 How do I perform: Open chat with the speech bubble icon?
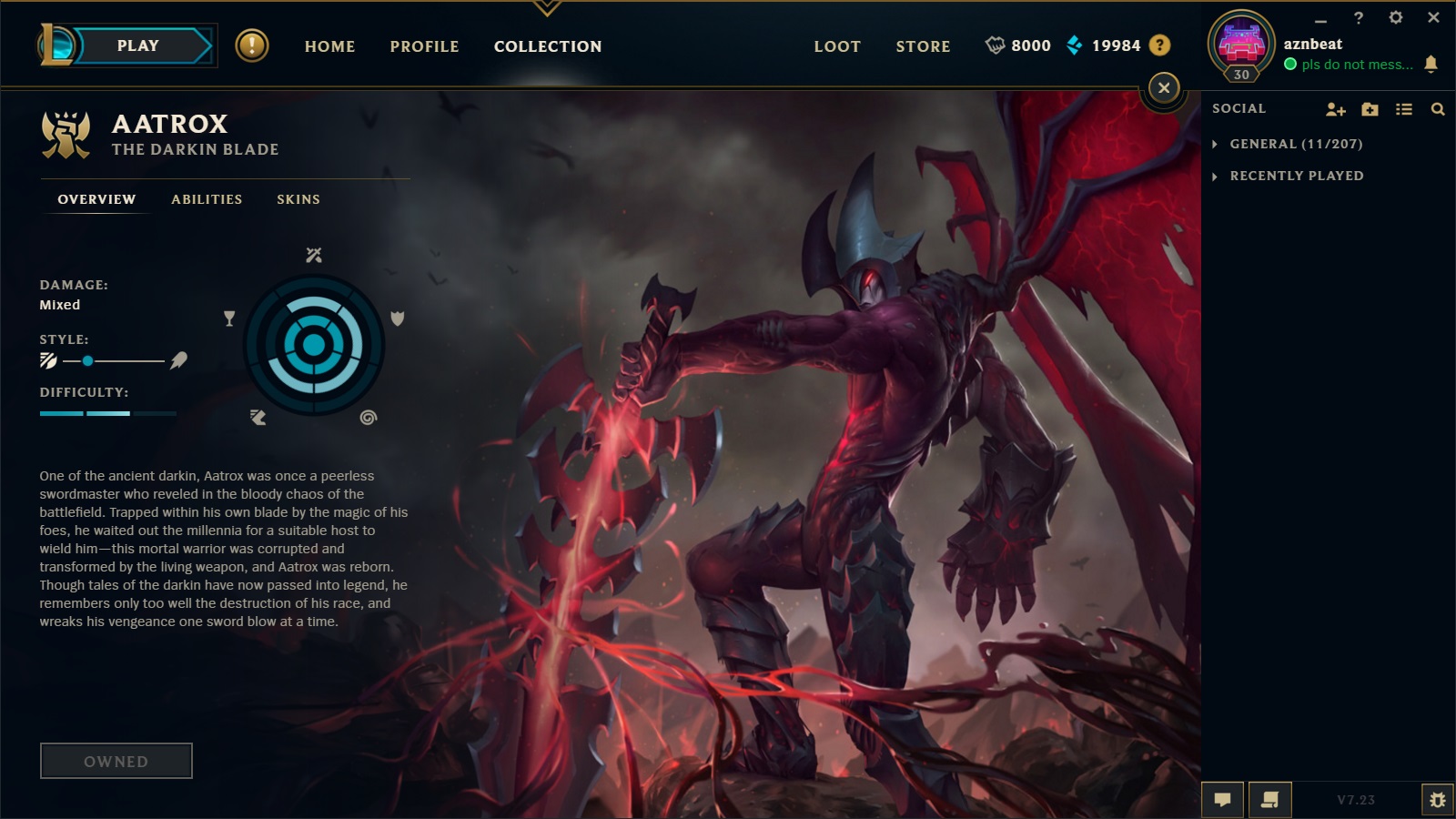[1223, 799]
